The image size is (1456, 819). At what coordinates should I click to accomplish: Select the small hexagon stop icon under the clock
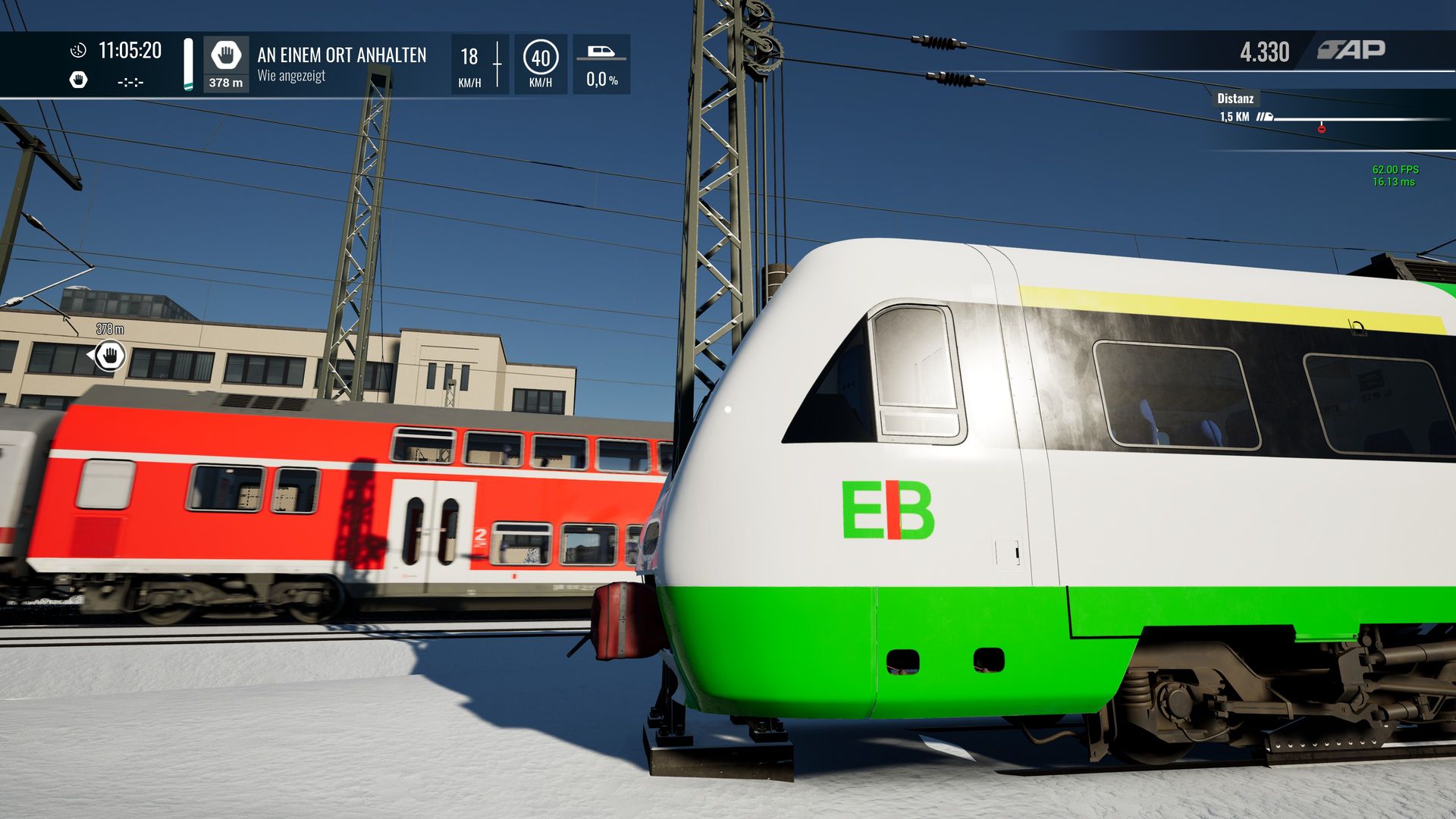tap(78, 80)
